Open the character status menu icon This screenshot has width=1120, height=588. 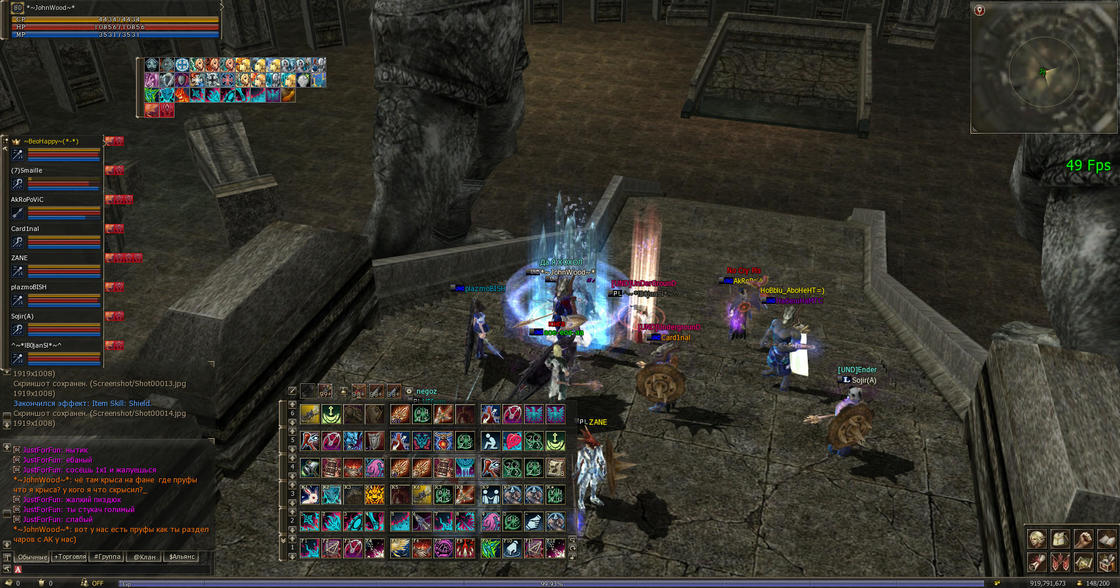1037,539
